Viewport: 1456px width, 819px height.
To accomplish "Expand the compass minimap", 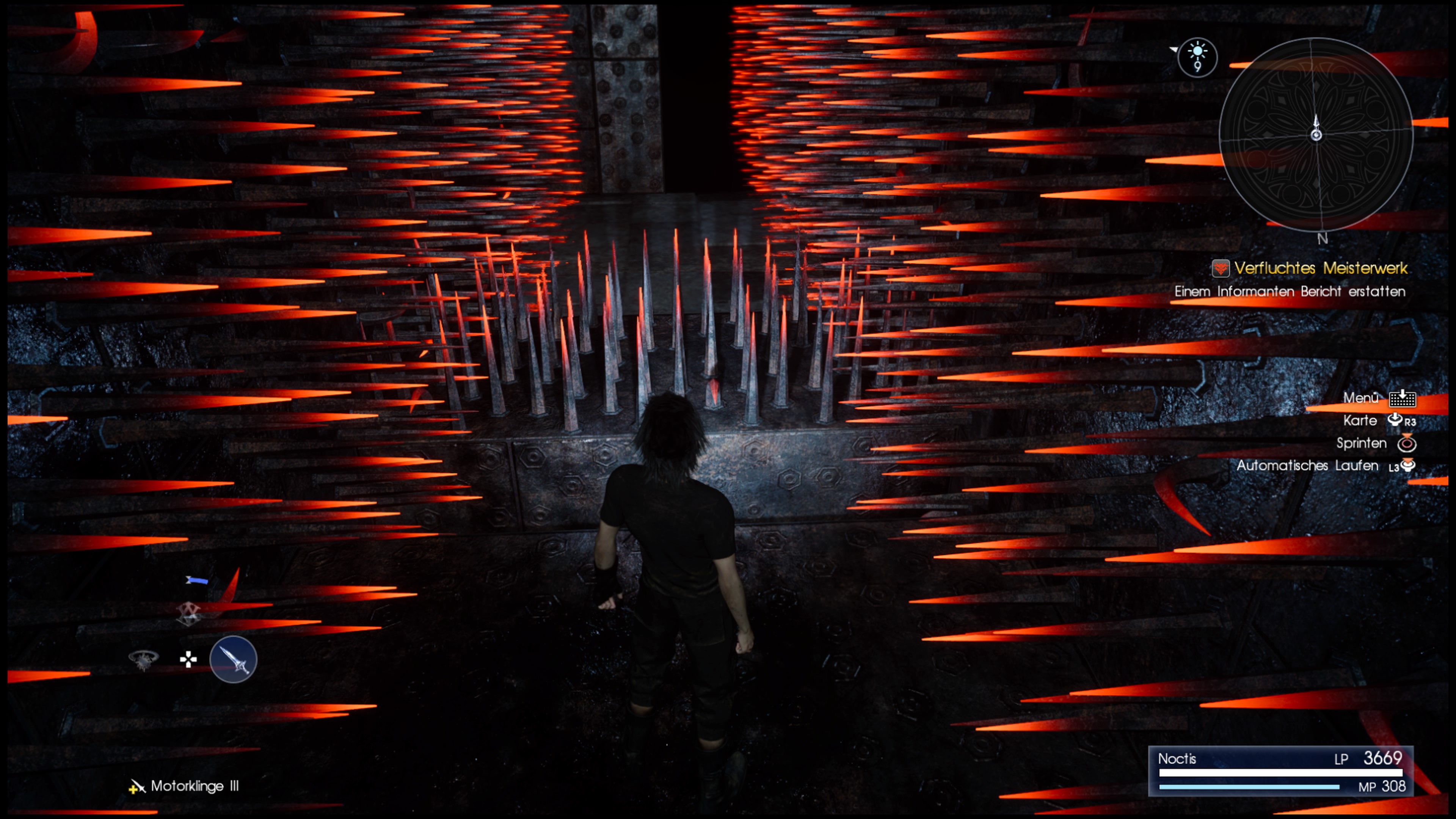I will [1316, 135].
